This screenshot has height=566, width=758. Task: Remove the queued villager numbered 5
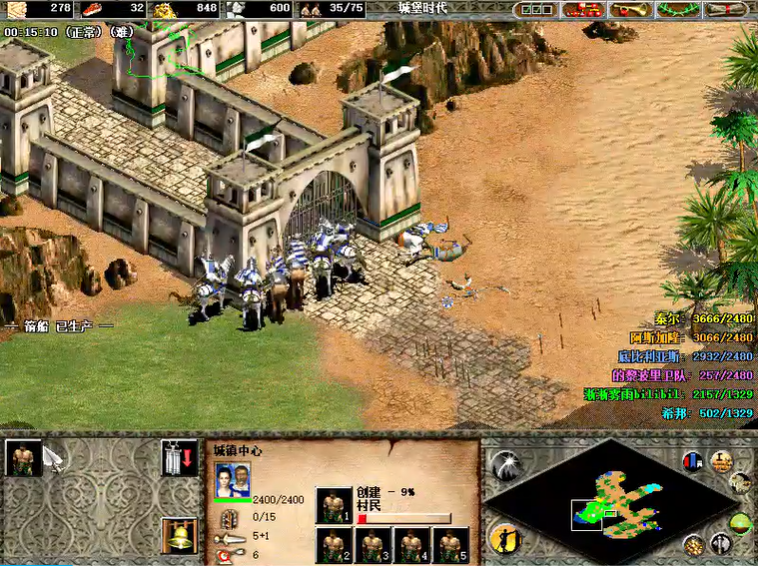click(x=449, y=545)
